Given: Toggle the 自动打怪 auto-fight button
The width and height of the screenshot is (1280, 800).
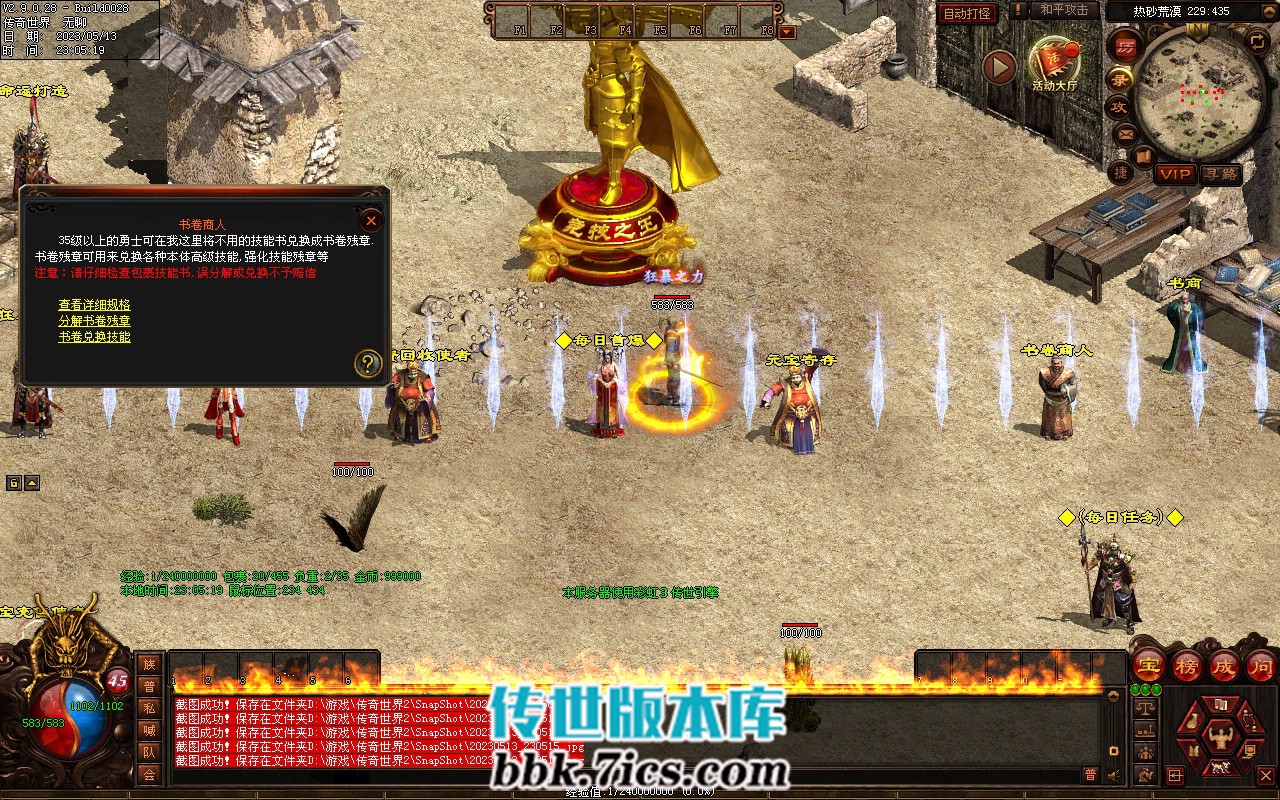Looking at the screenshot, I should point(967,14).
